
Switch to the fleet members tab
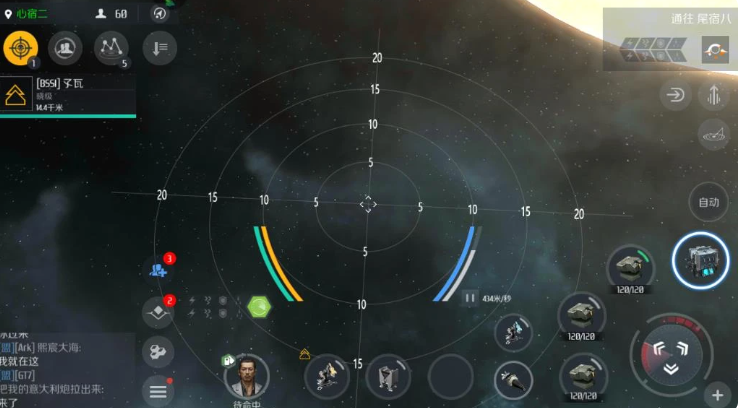coord(65,46)
